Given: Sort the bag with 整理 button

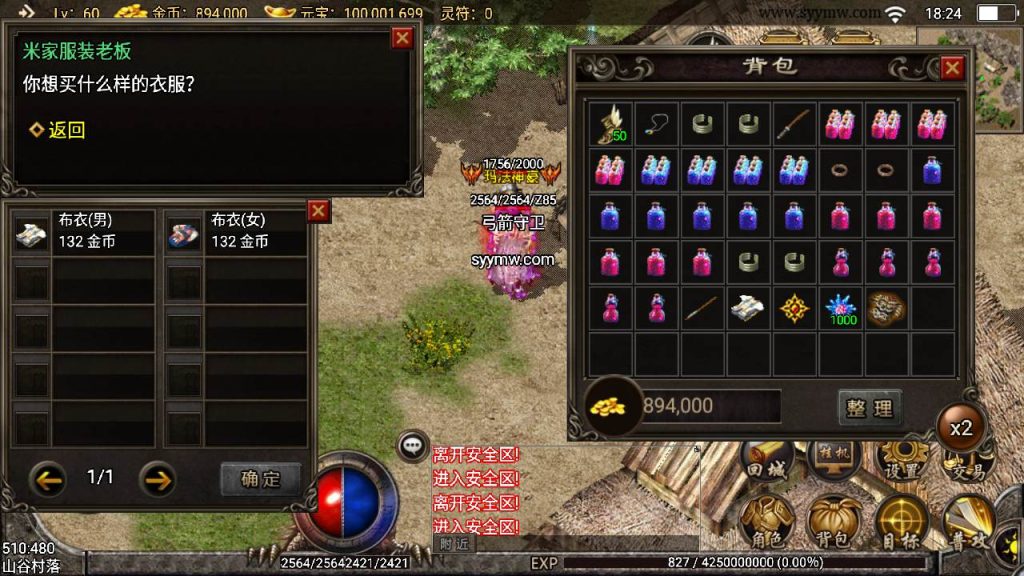Looking at the screenshot, I should [869, 407].
